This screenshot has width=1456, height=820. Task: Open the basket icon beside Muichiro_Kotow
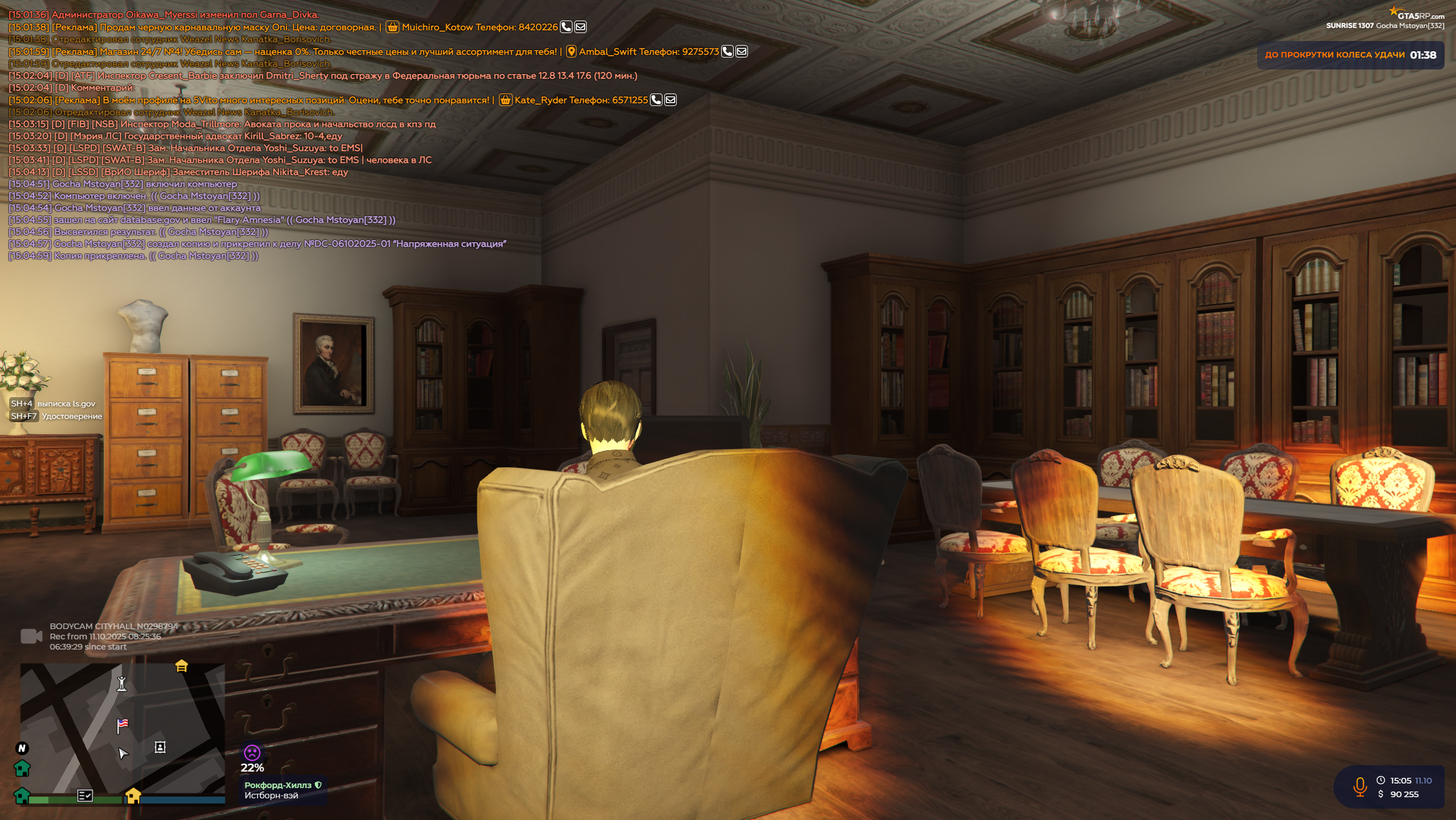(x=392, y=27)
